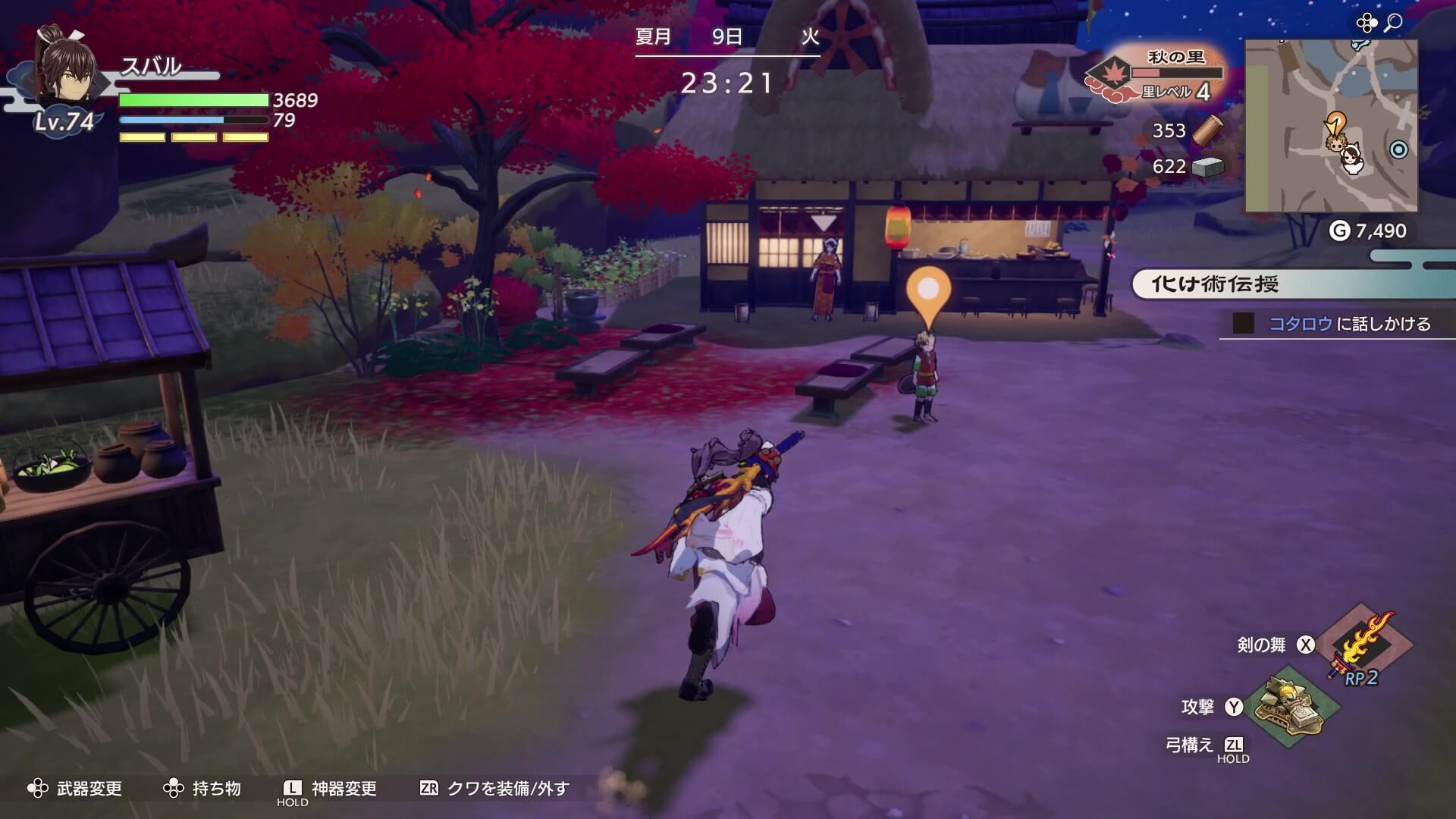1456x819 pixels.
Task: Select the stone resource icon showing 622
Action: [x=1210, y=168]
